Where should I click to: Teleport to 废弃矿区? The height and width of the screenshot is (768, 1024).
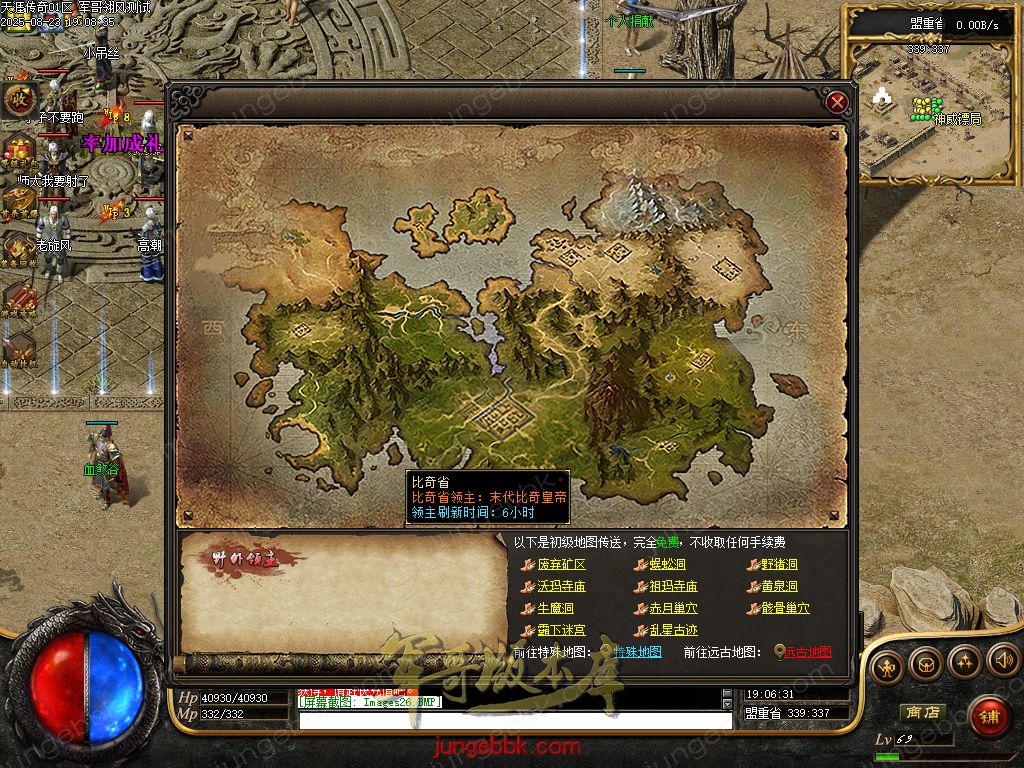(561, 565)
